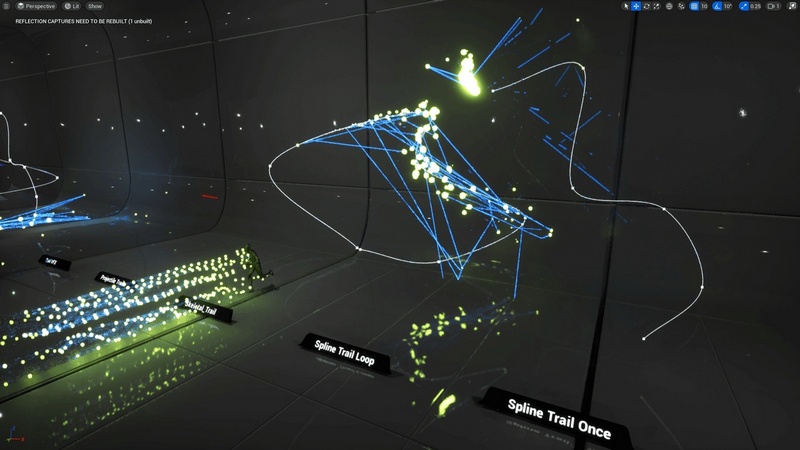Open the viewport options hamburger menu
This screenshot has height=450, width=800.
click(7, 6)
